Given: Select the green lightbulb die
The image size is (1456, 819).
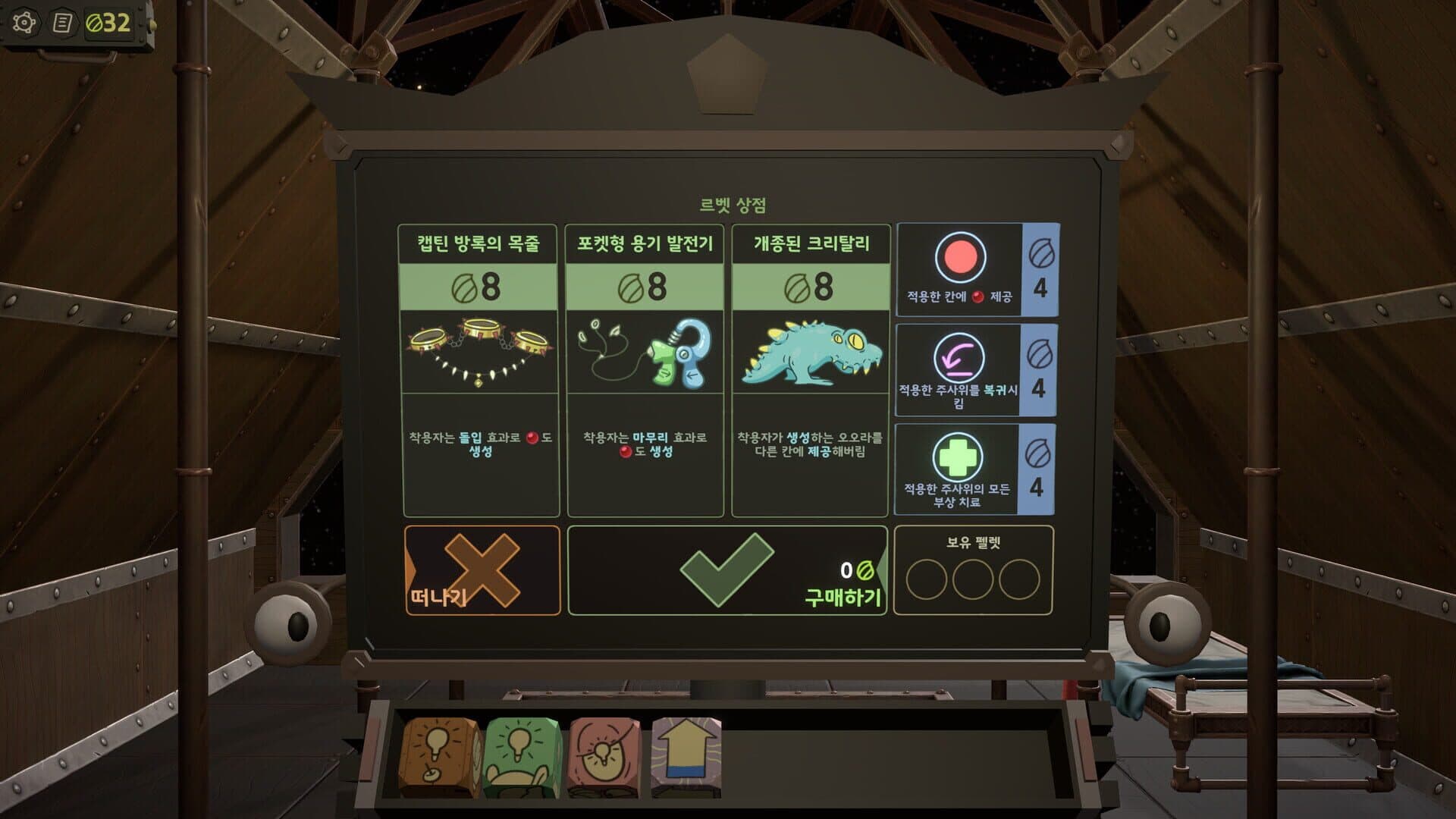Looking at the screenshot, I should tap(522, 757).
